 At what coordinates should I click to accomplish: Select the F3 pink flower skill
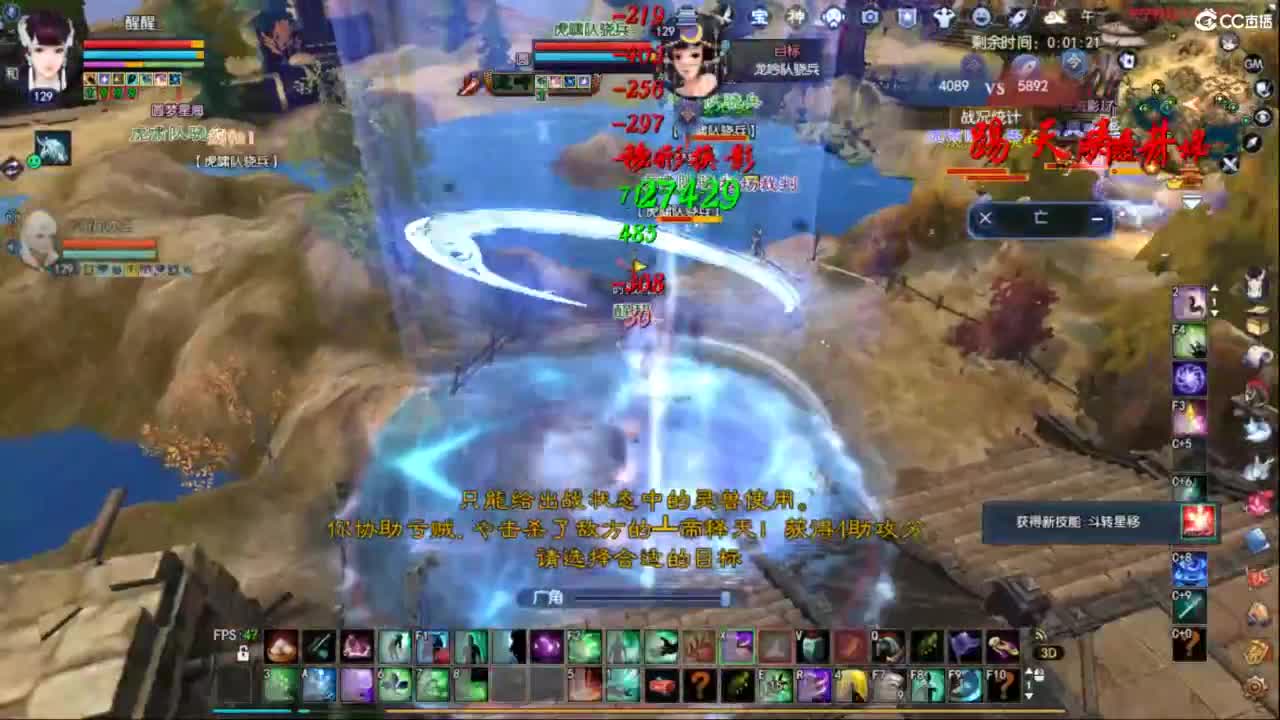(1190, 419)
